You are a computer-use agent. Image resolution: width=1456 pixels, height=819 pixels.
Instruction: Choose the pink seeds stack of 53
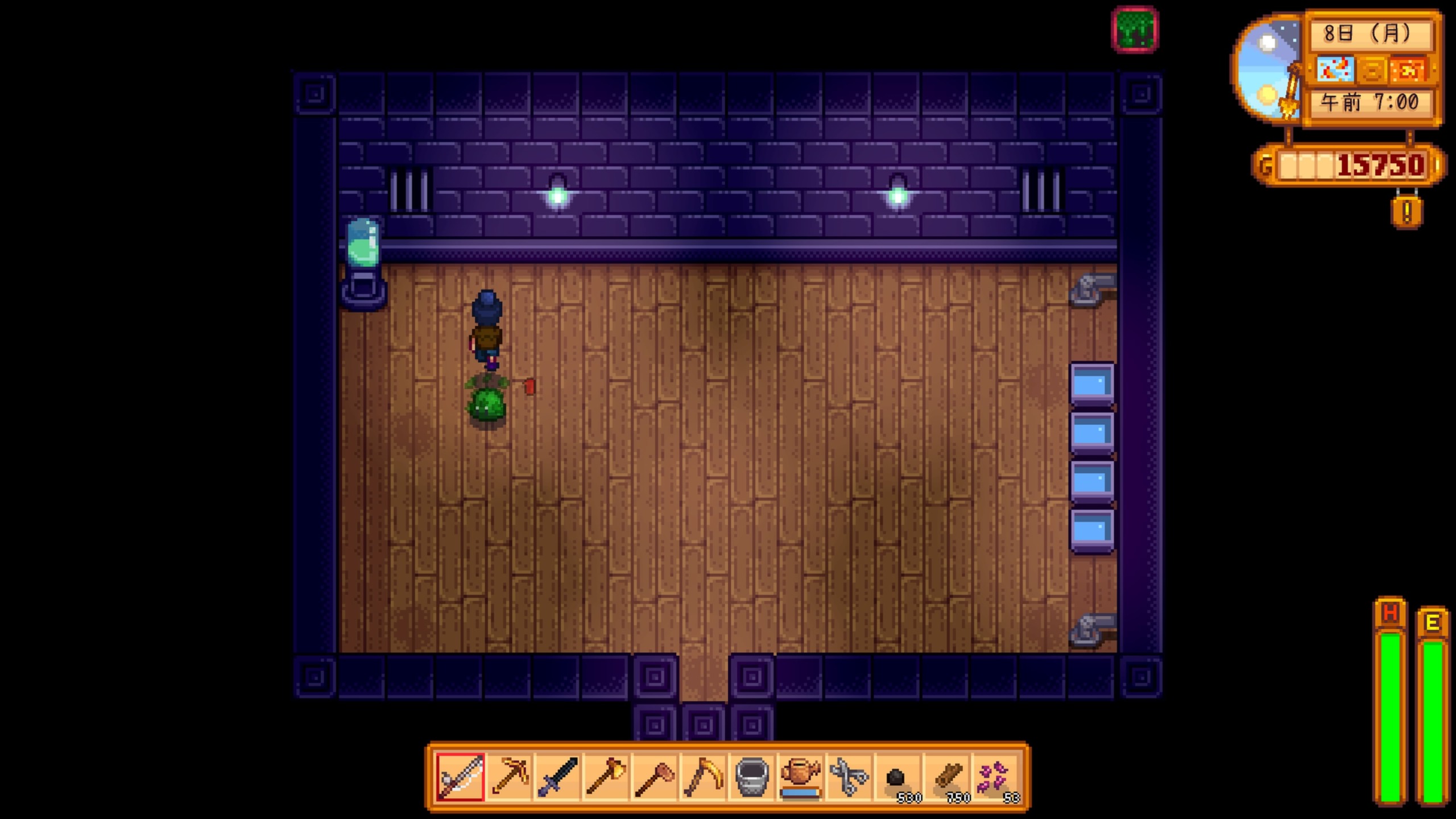(x=995, y=777)
